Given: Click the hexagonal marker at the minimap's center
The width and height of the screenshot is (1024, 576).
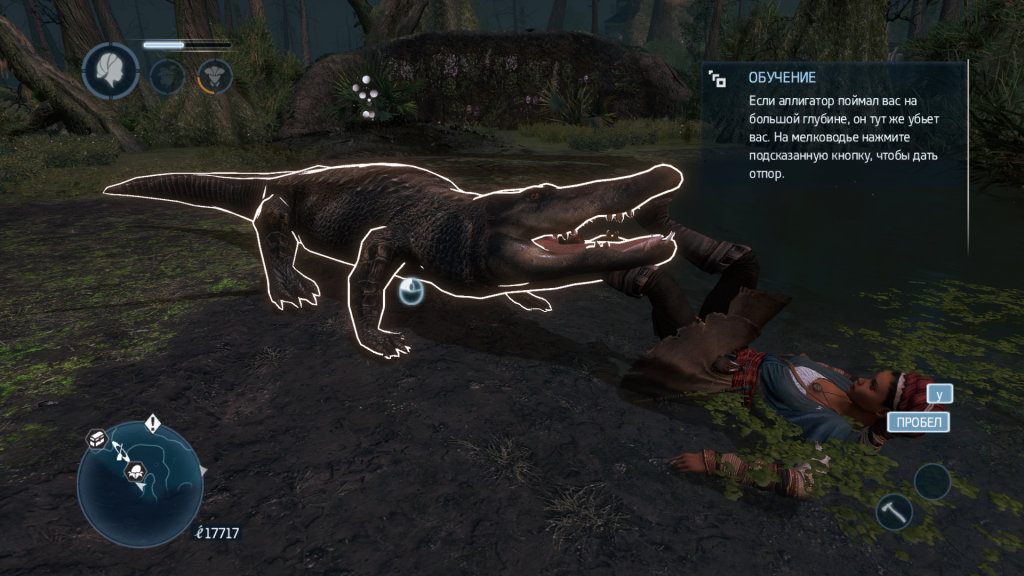Looking at the screenshot, I should tap(137, 471).
